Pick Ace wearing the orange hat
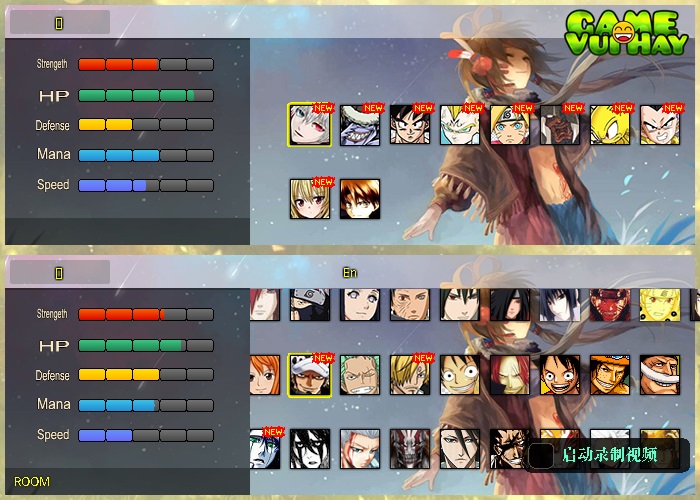 tap(610, 375)
